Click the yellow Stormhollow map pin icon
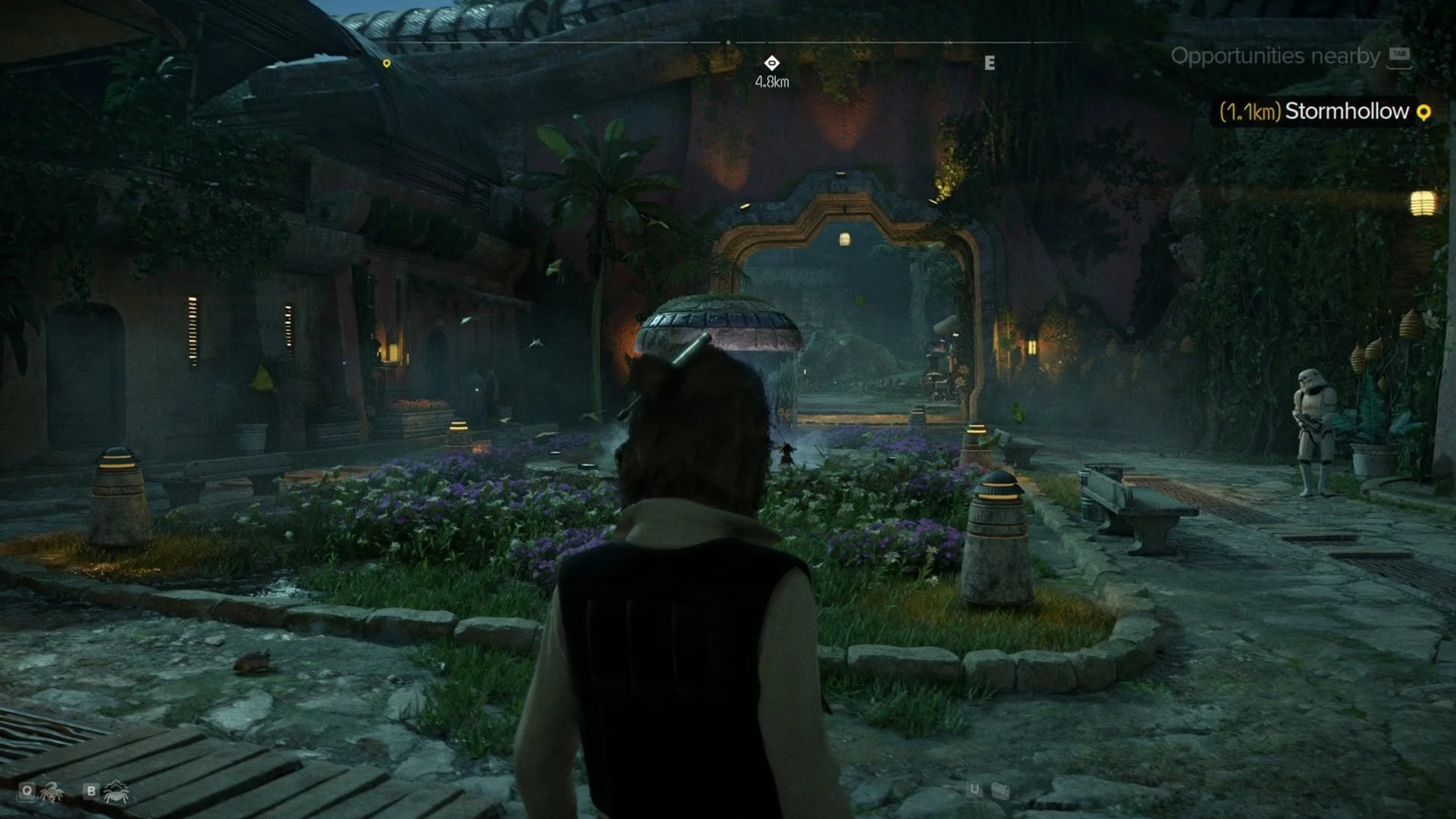 1423,112
